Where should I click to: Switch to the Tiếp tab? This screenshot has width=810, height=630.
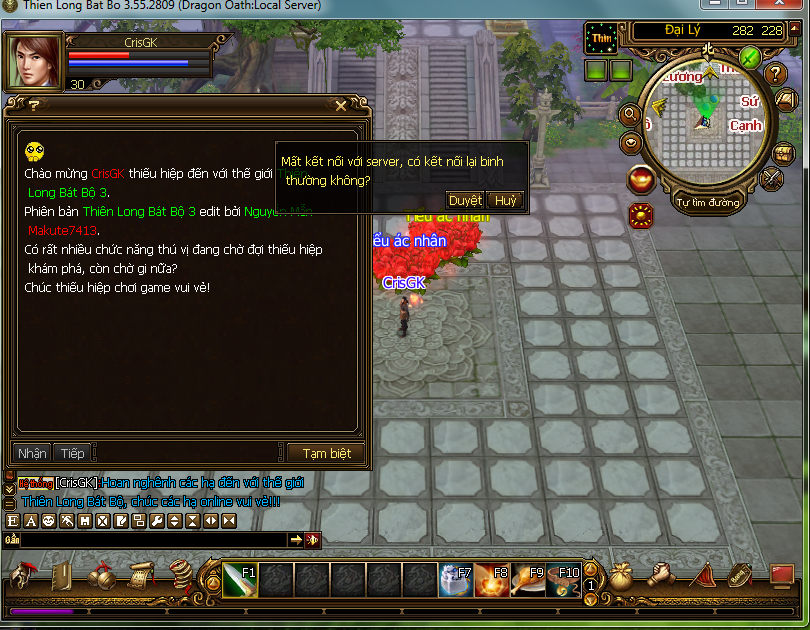(x=72, y=453)
